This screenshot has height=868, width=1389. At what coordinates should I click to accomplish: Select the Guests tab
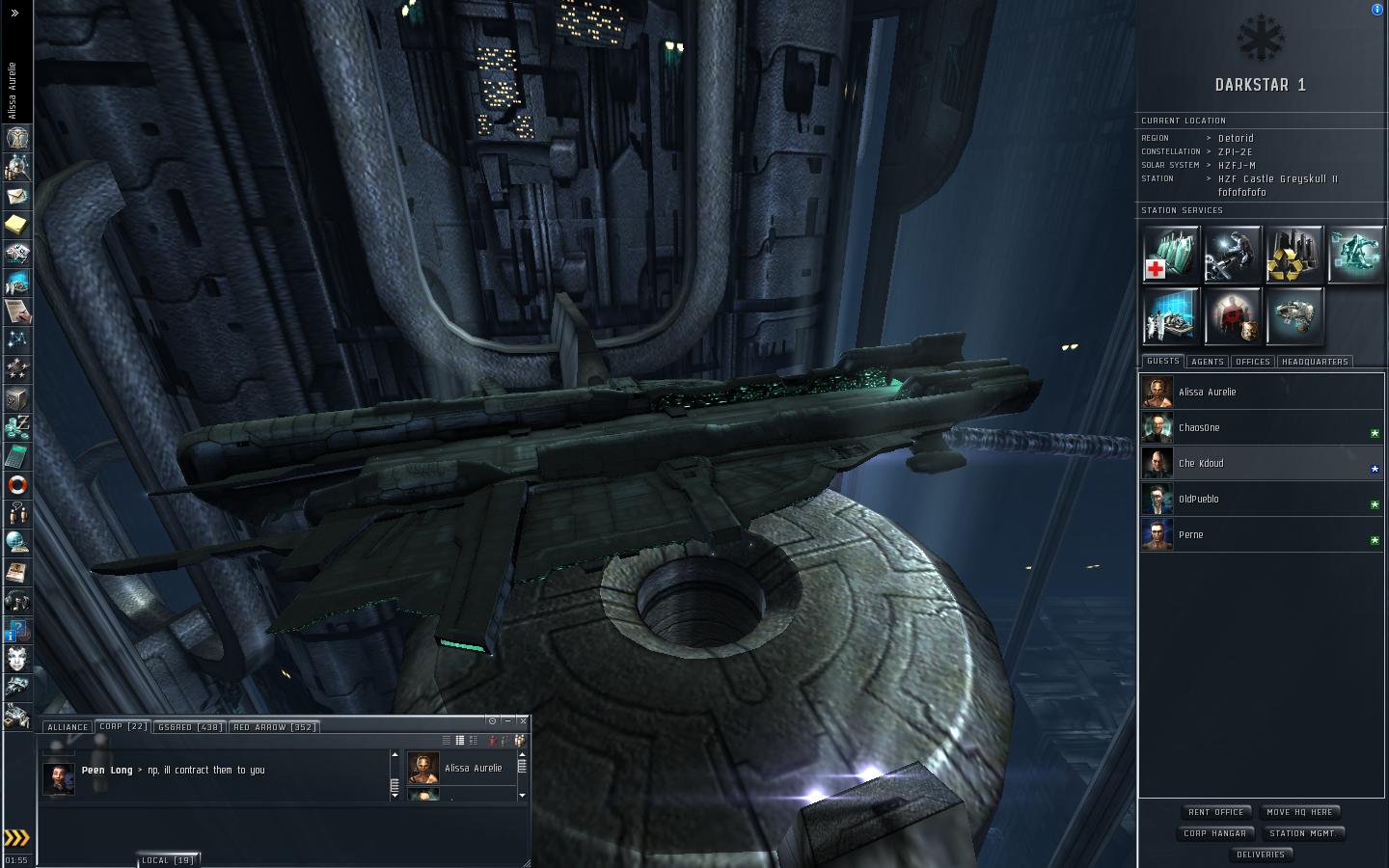coord(1162,362)
